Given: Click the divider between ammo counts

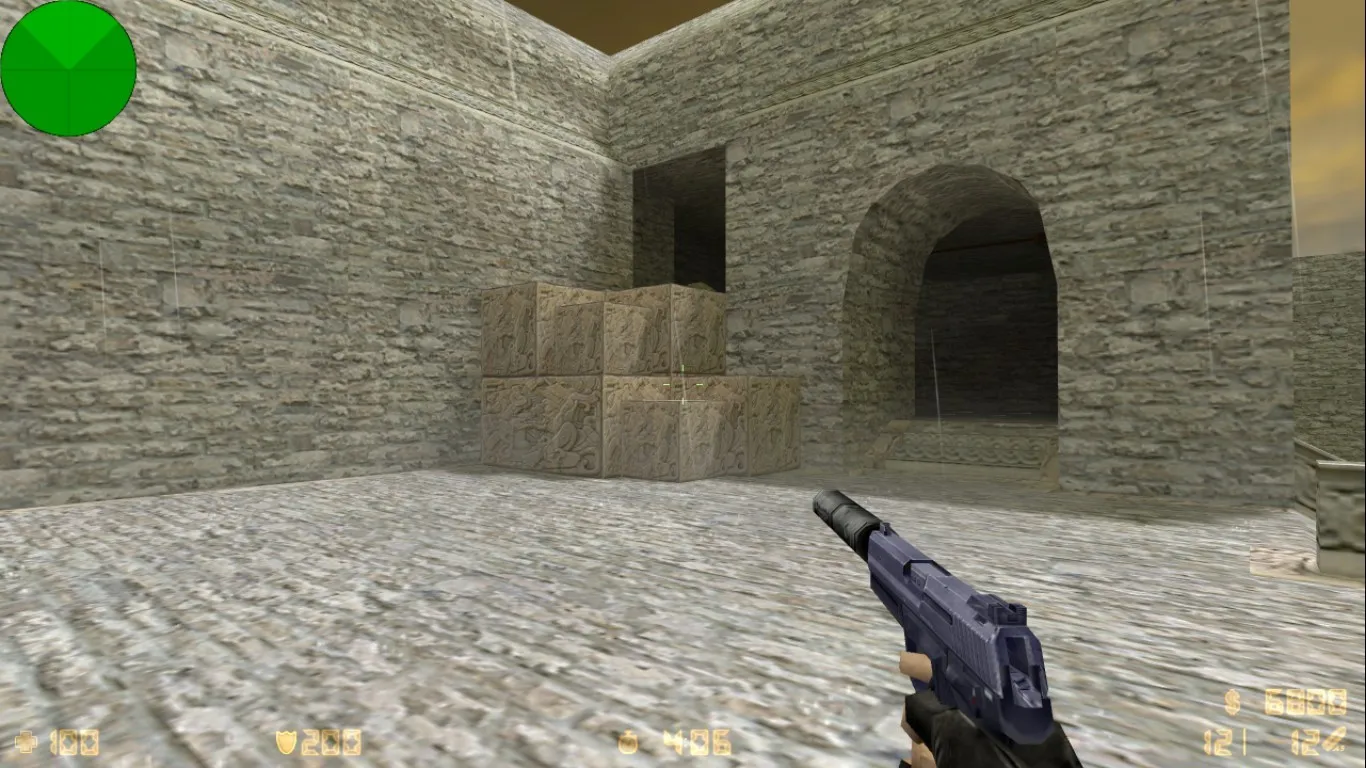Looking at the screenshot, I should coord(1244,741).
